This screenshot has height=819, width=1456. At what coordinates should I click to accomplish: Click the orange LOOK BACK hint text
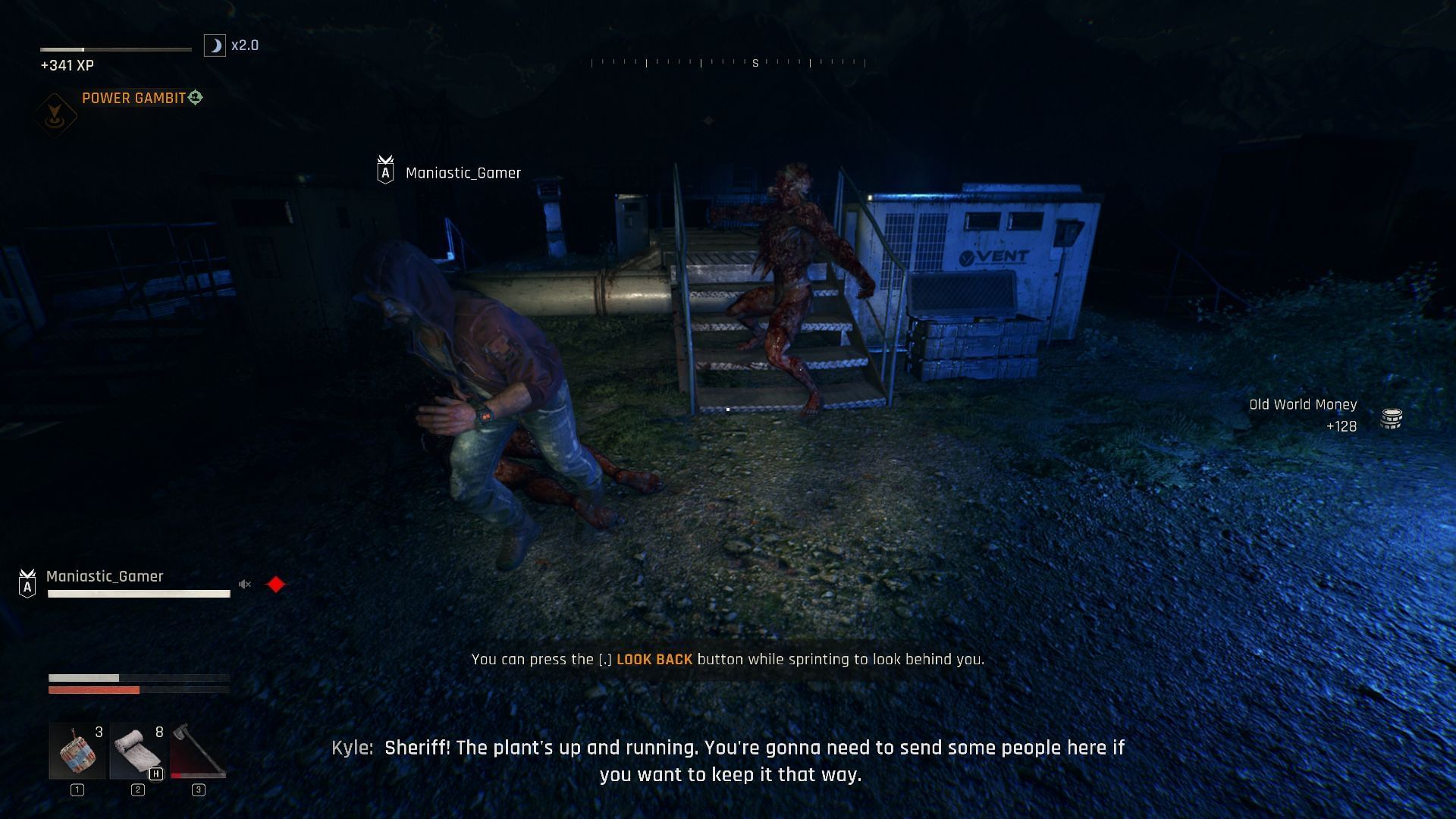(654, 660)
